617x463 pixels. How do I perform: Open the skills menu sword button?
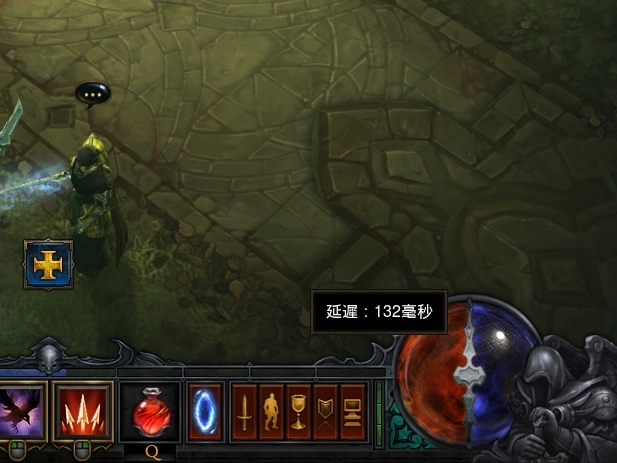click(x=244, y=411)
